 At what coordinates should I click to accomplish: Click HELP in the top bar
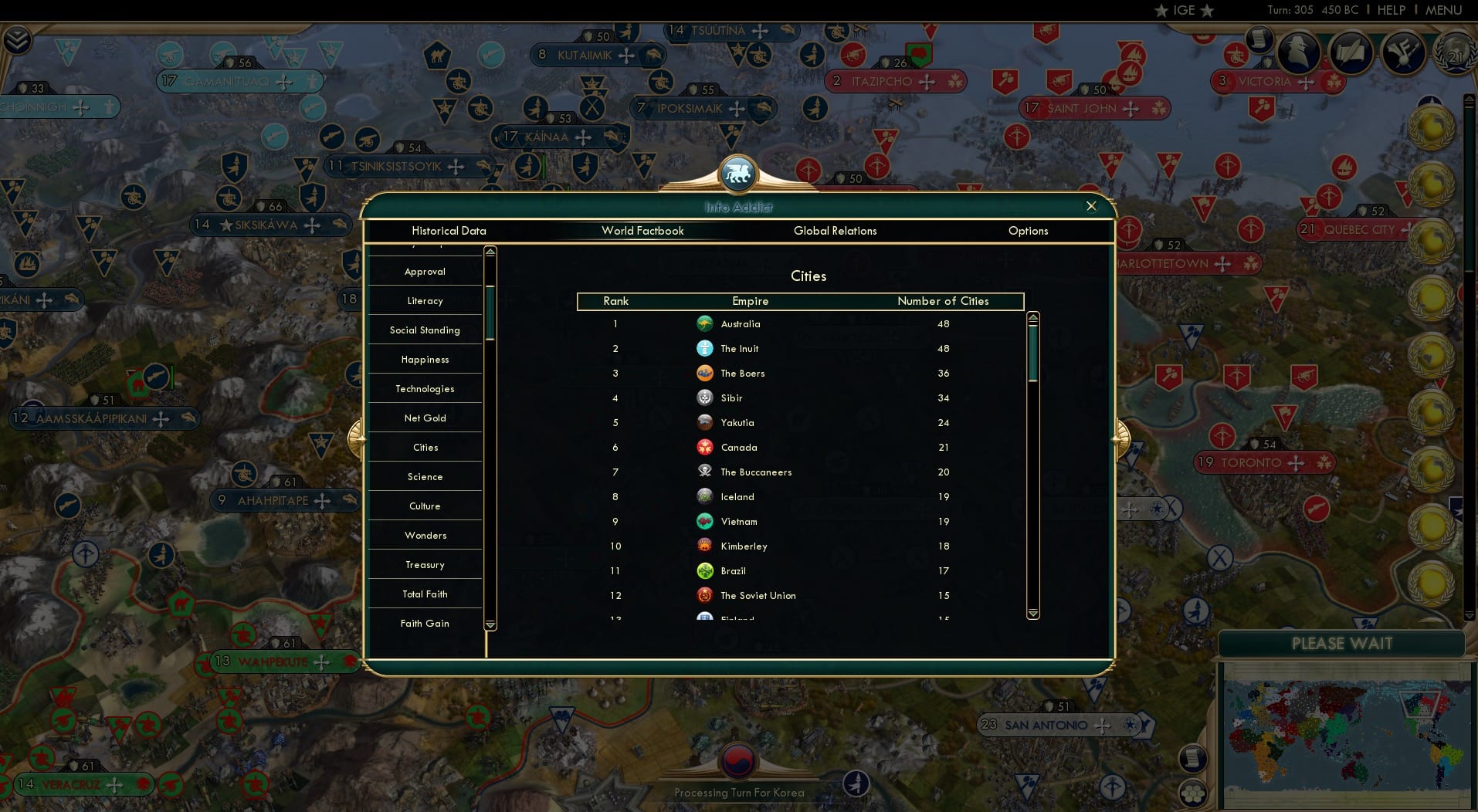[x=1391, y=10]
